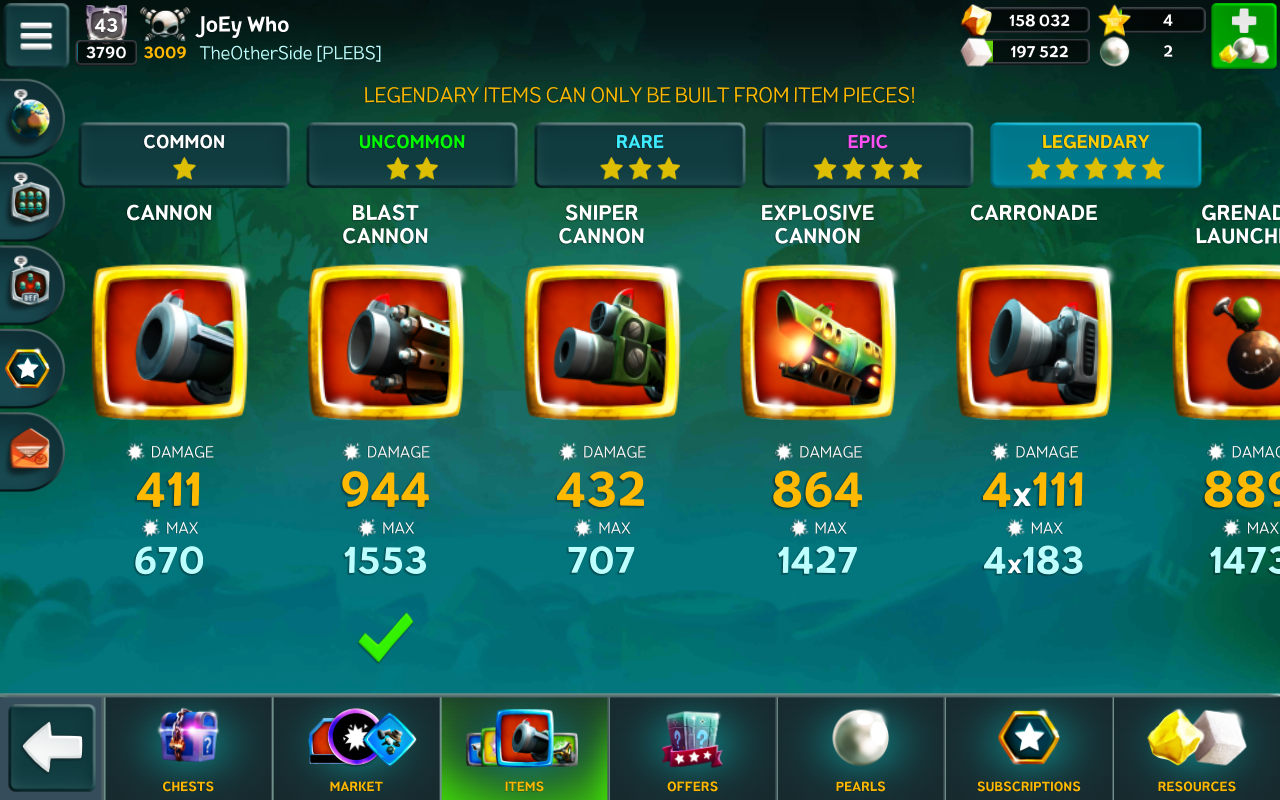Open the hamburger main menu

[x=36, y=36]
